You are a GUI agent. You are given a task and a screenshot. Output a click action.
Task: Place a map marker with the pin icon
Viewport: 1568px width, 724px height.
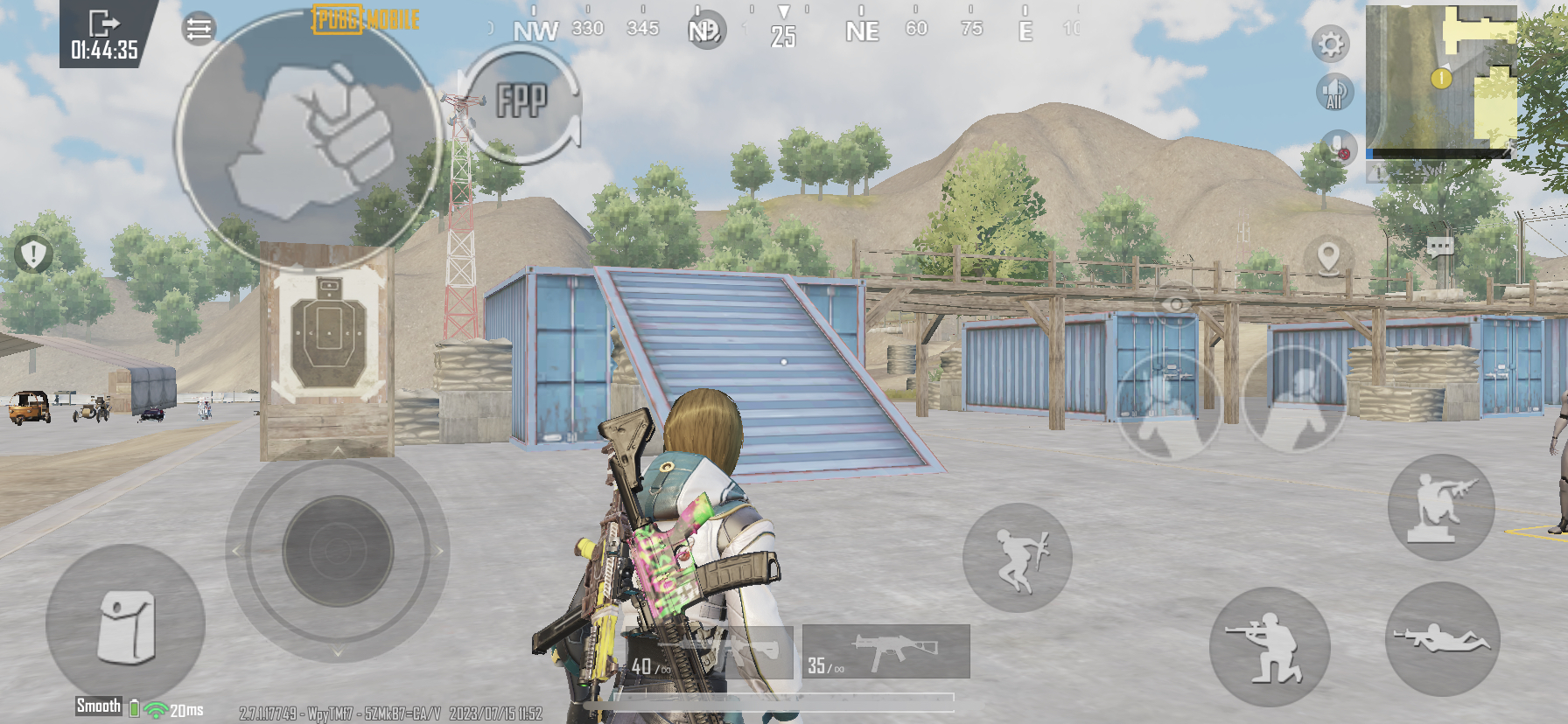tap(1328, 257)
